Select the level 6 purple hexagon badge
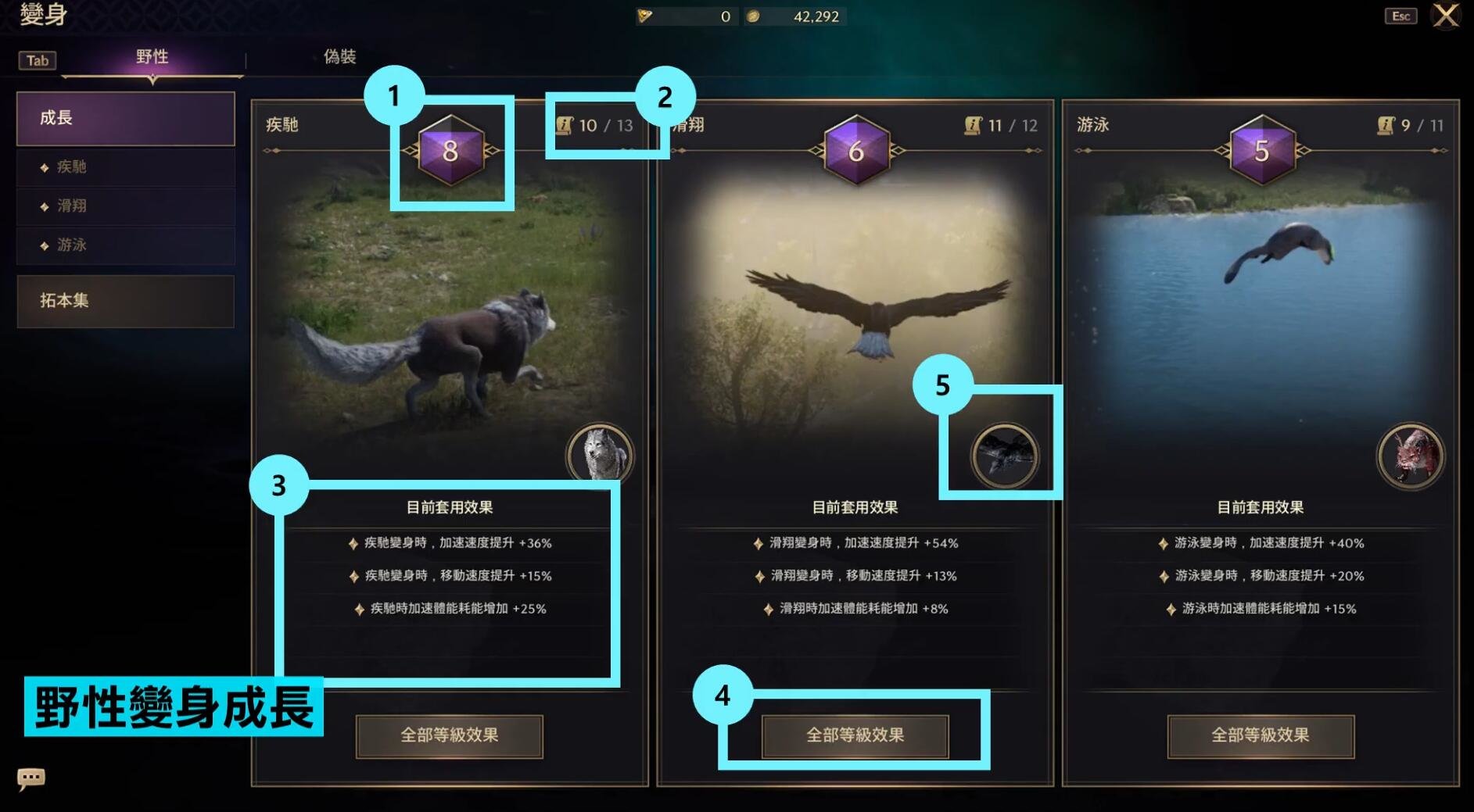The width and height of the screenshot is (1474, 812). (x=856, y=151)
